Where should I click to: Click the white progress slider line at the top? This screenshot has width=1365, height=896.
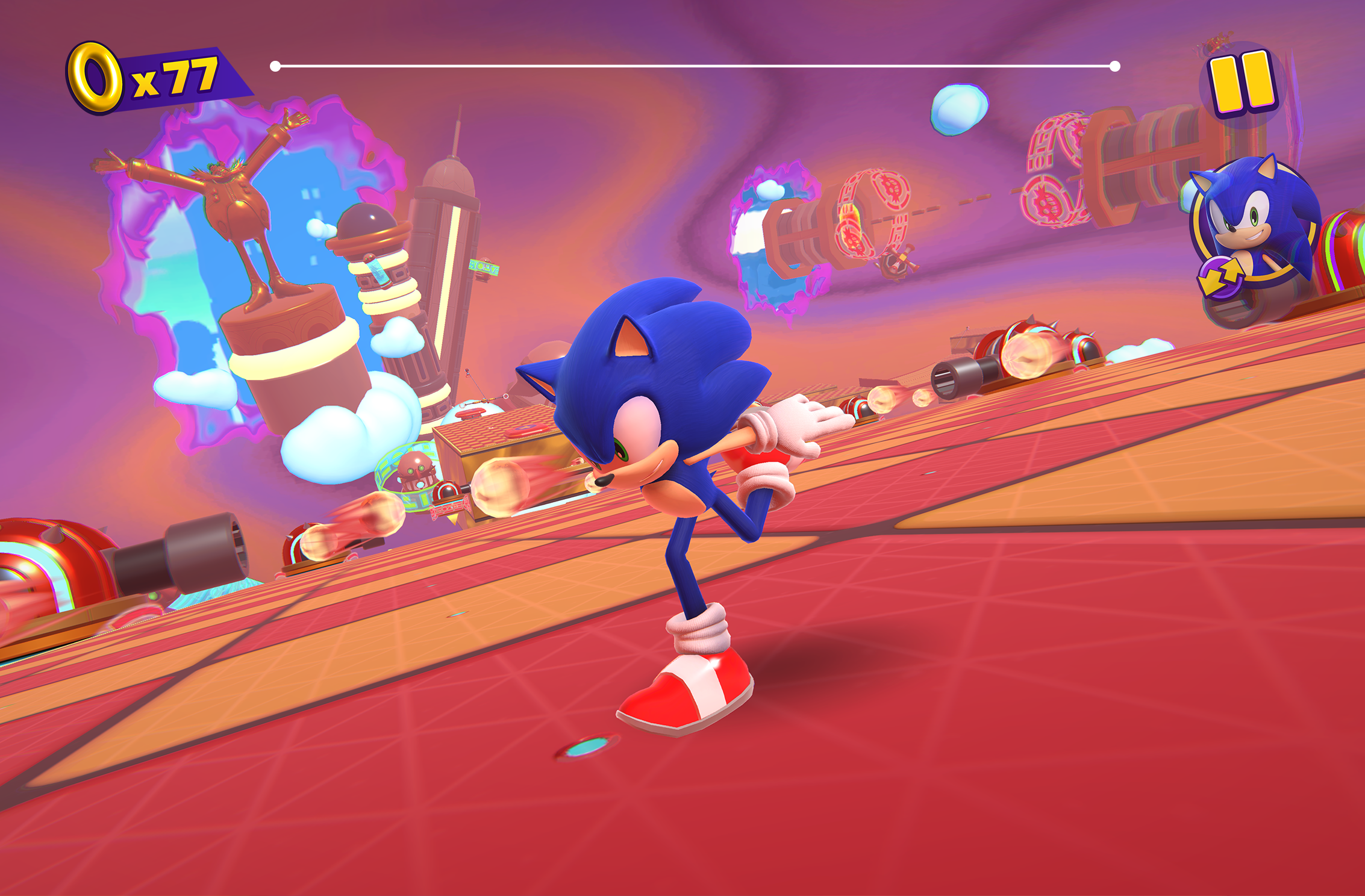click(693, 65)
